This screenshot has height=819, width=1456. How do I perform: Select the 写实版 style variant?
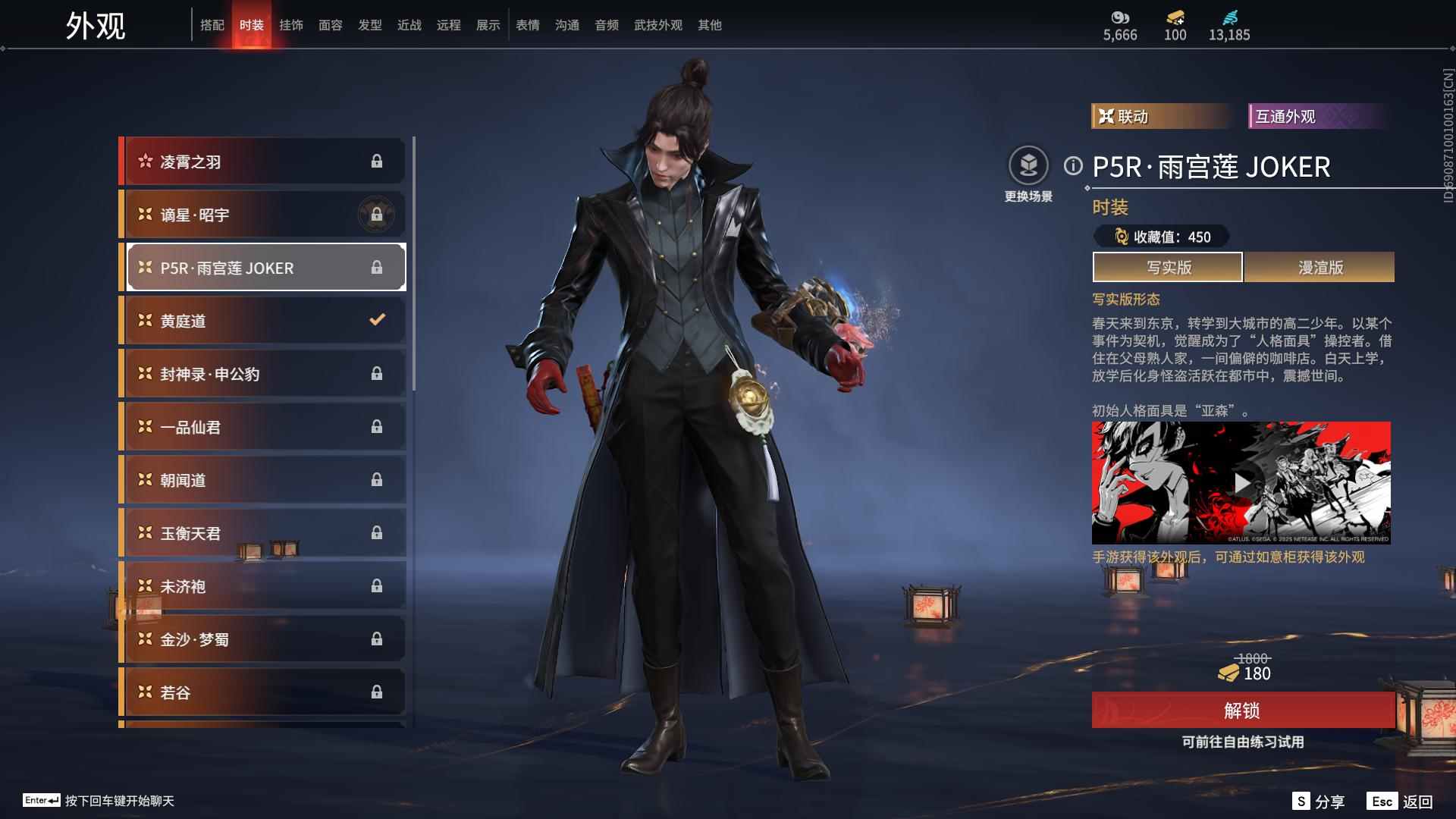1168,267
